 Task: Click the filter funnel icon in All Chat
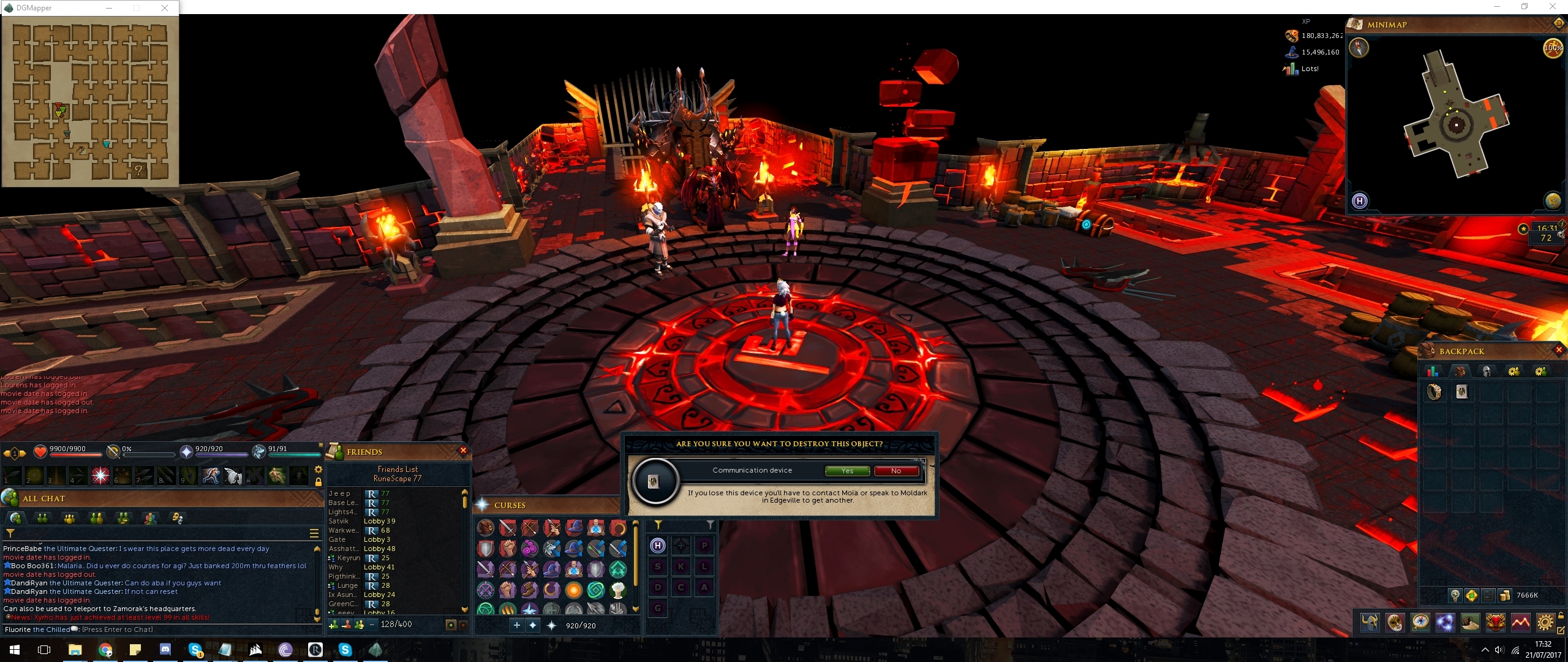pos(10,533)
